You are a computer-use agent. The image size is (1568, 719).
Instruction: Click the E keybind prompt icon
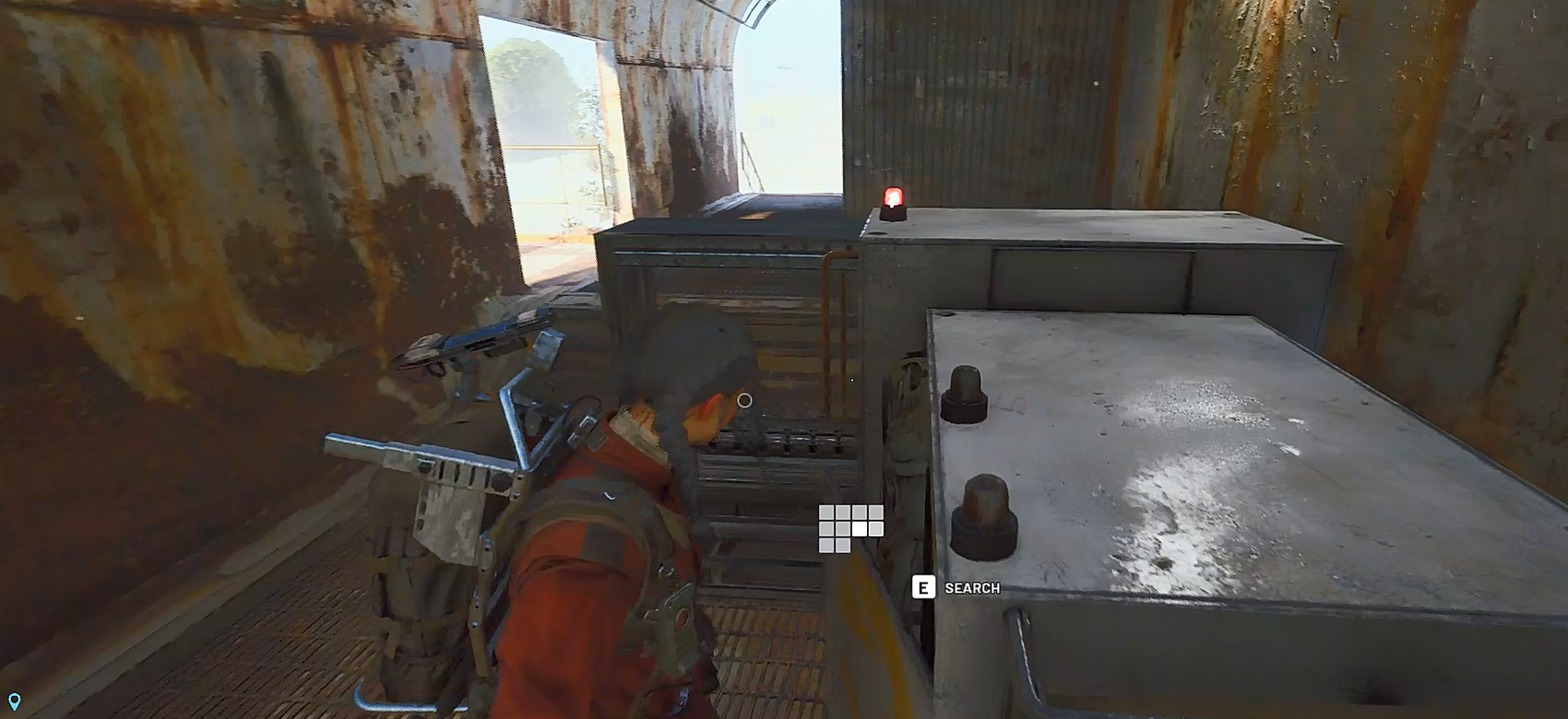pos(923,586)
